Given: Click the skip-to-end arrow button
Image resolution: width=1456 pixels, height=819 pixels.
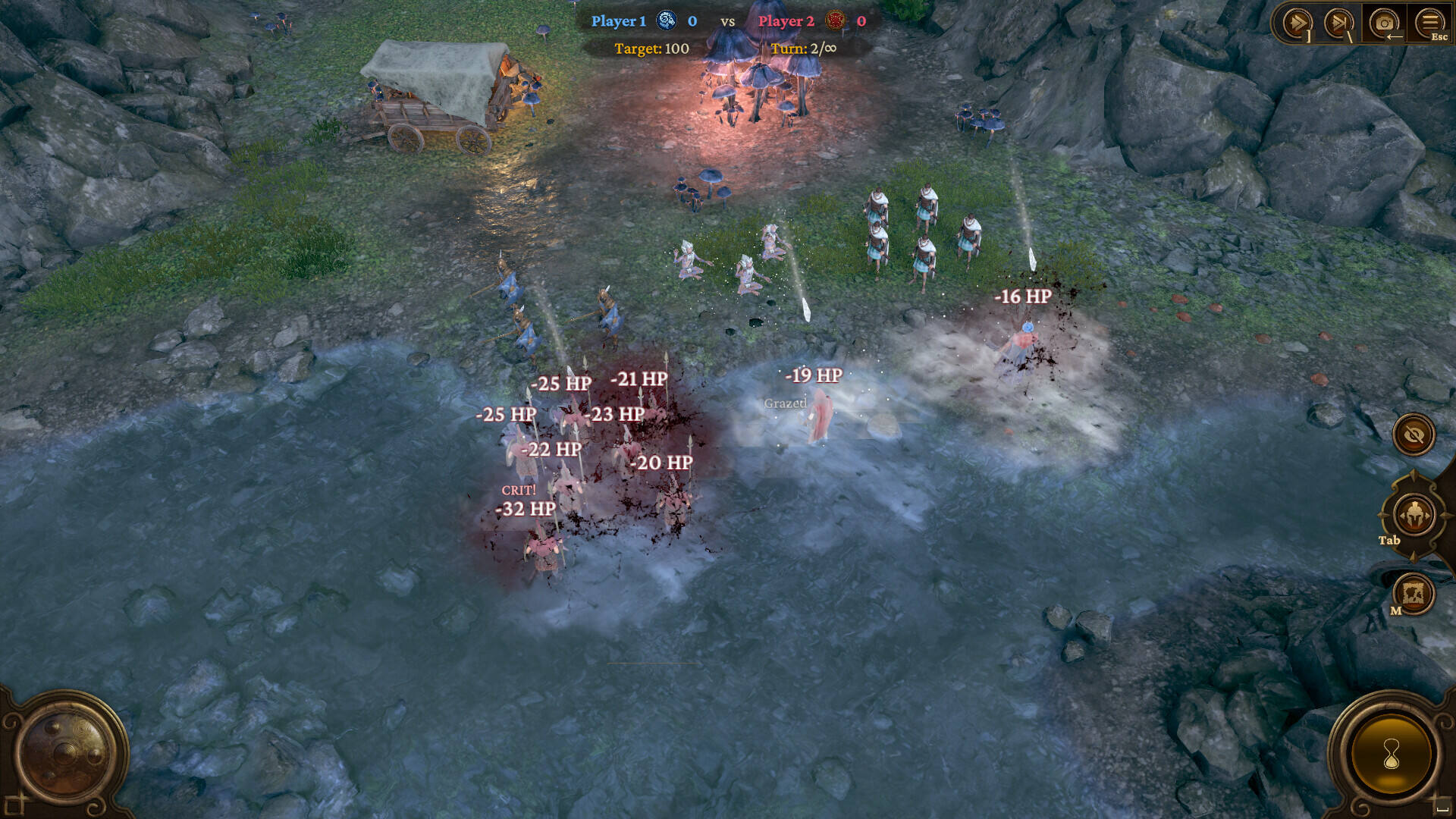Looking at the screenshot, I should point(1338,23).
